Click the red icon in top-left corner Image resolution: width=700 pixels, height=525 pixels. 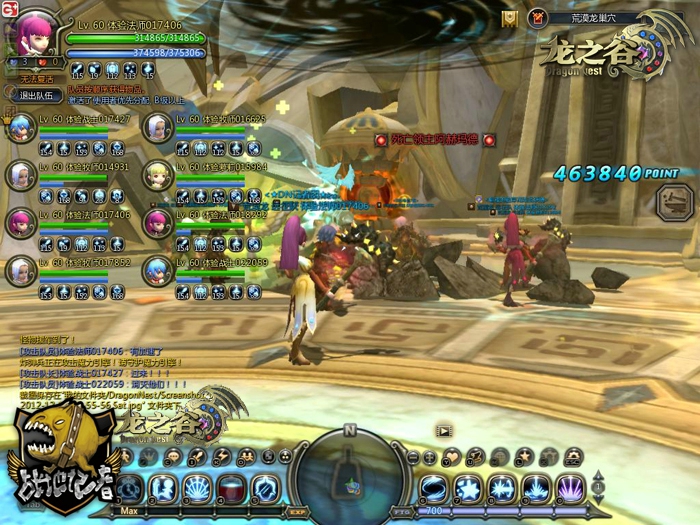[x=7, y=7]
